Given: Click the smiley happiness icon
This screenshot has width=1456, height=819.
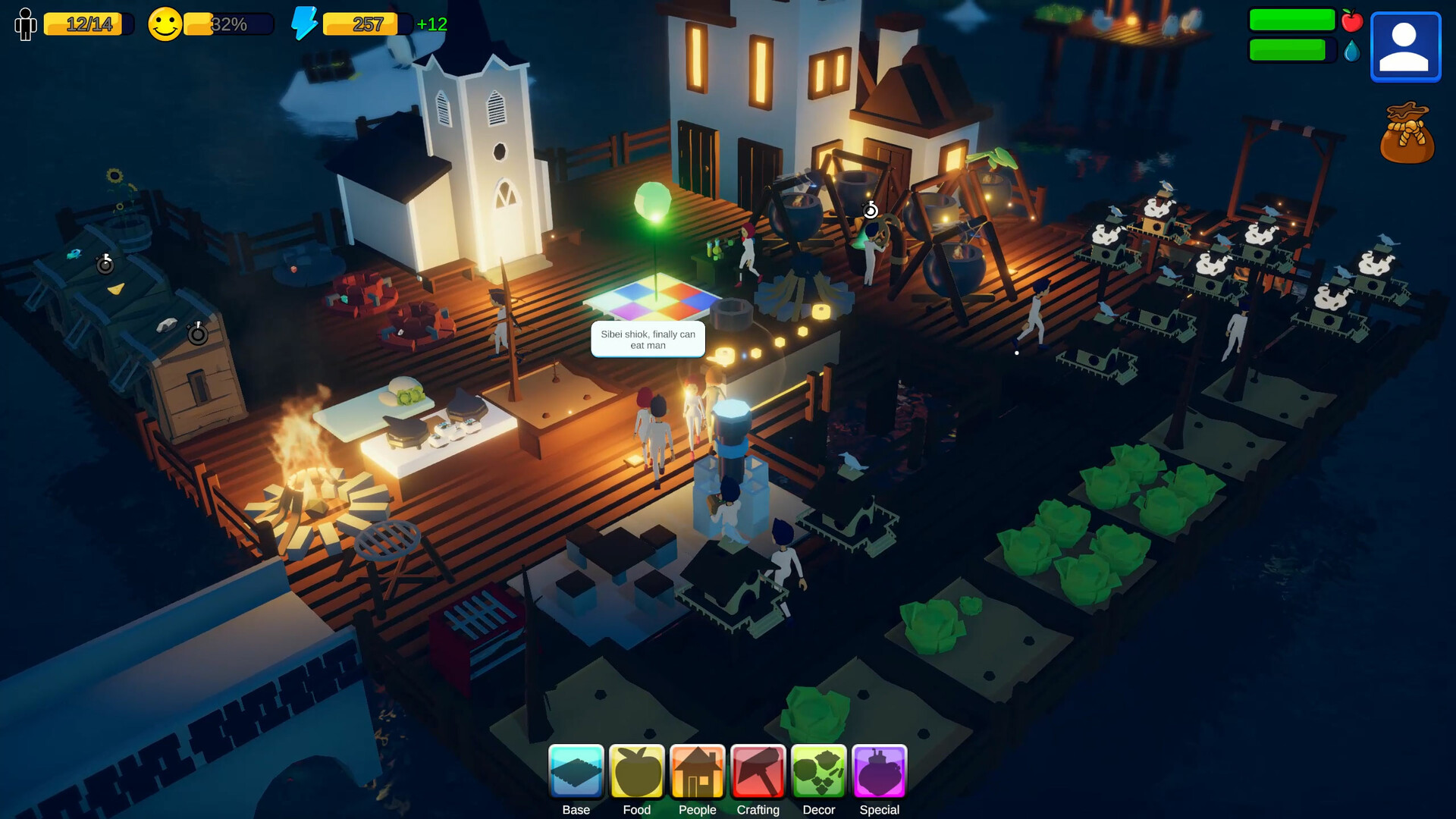Looking at the screenshot, I should click(x=165, y=24).
